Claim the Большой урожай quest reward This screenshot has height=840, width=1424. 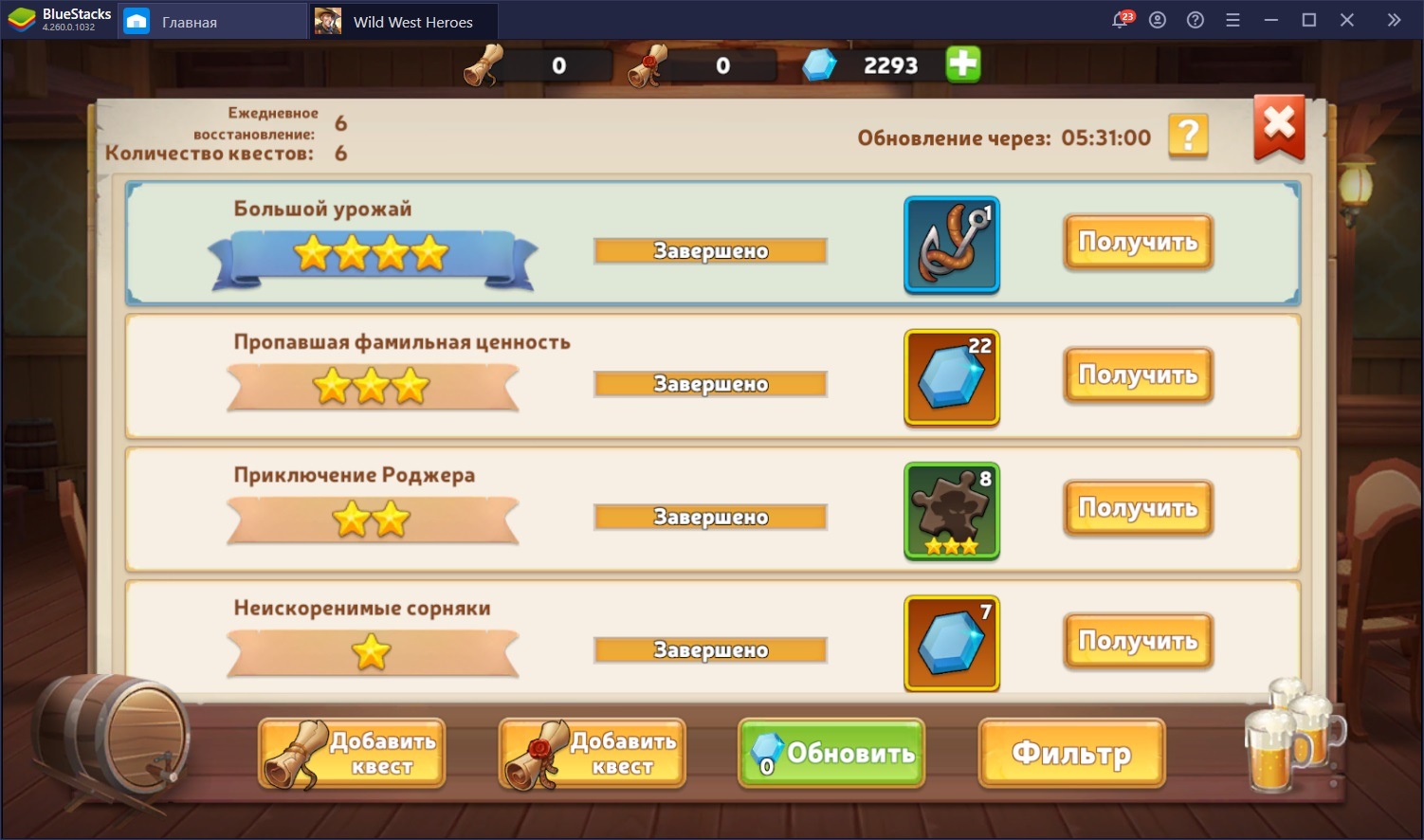coord(1138,243)
